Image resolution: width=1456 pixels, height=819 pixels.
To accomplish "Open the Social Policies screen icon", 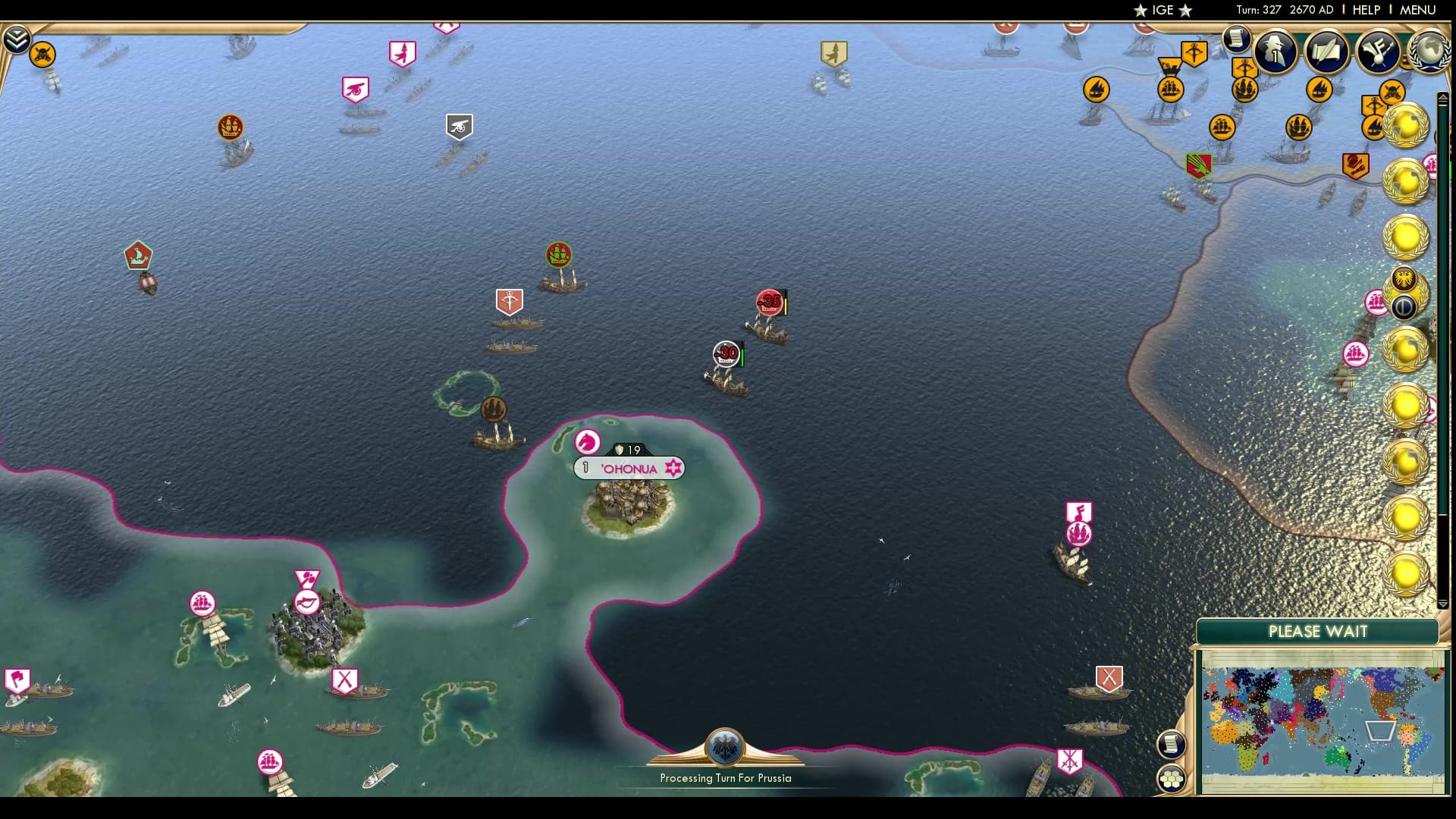I will [1379, 52].
